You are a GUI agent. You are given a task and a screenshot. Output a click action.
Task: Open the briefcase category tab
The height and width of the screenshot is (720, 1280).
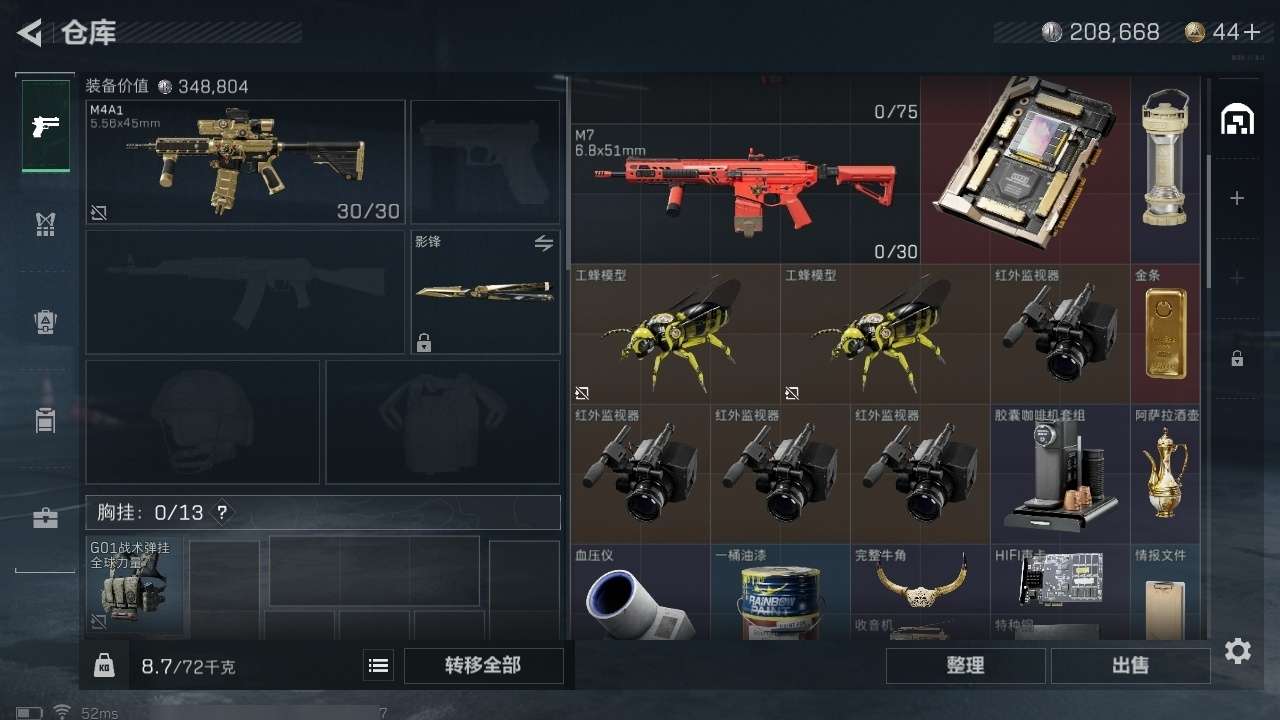[46, 518]
